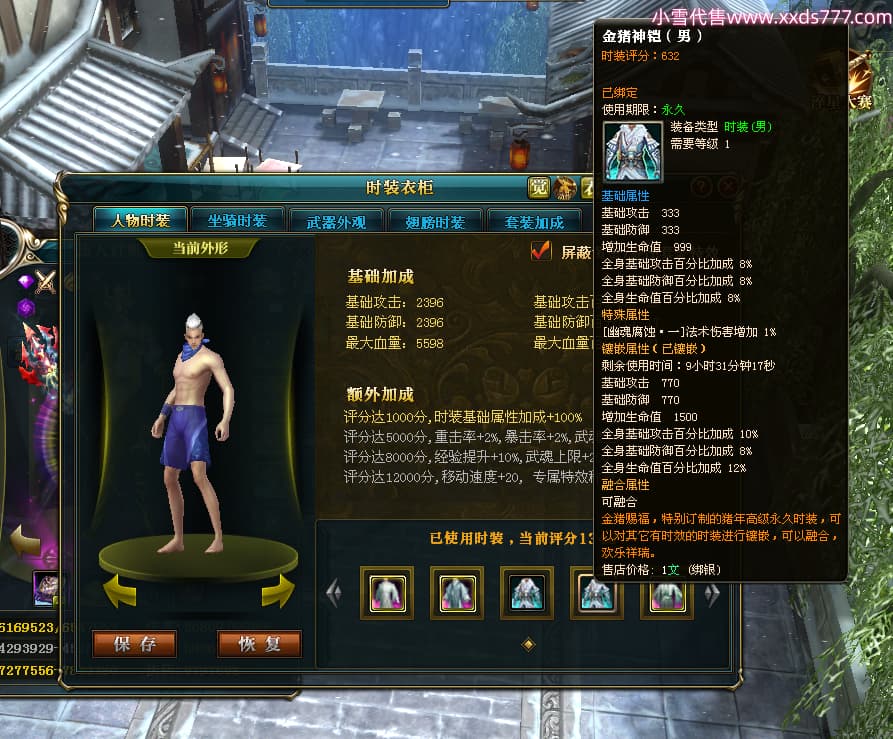
Task: Go to the 套装加成 tab
Action: pos(533,222)
